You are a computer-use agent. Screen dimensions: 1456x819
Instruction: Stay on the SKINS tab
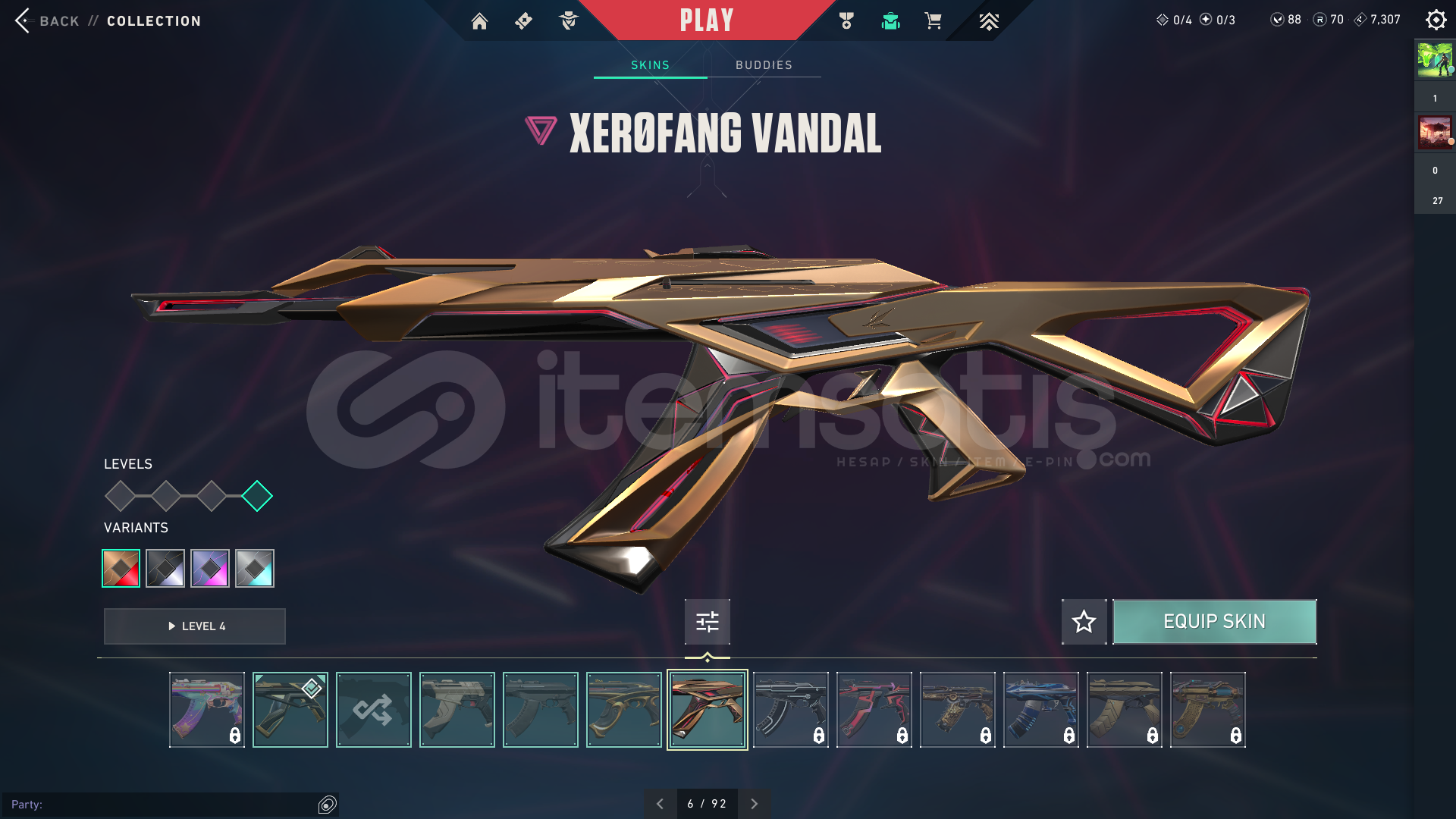coord(649,64)
